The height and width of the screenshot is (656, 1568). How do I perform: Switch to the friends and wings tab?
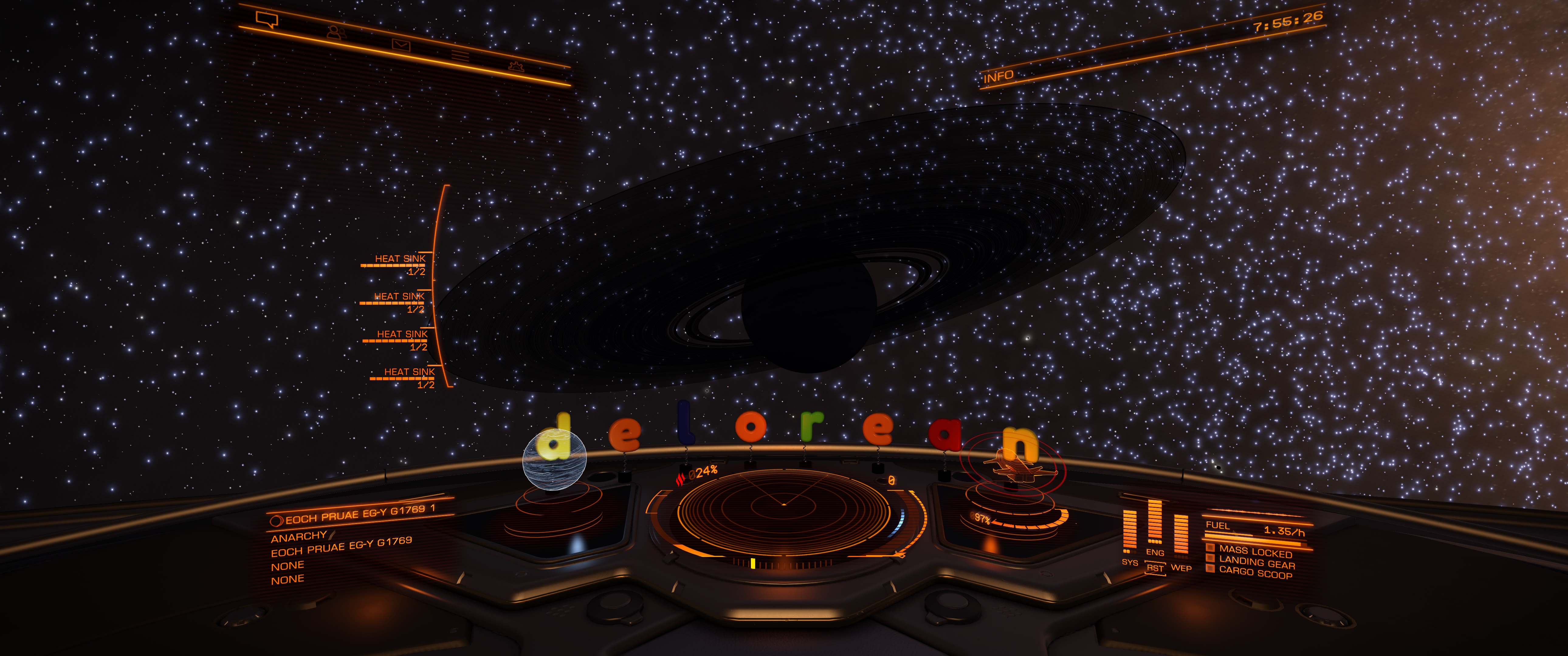(334, 32)
